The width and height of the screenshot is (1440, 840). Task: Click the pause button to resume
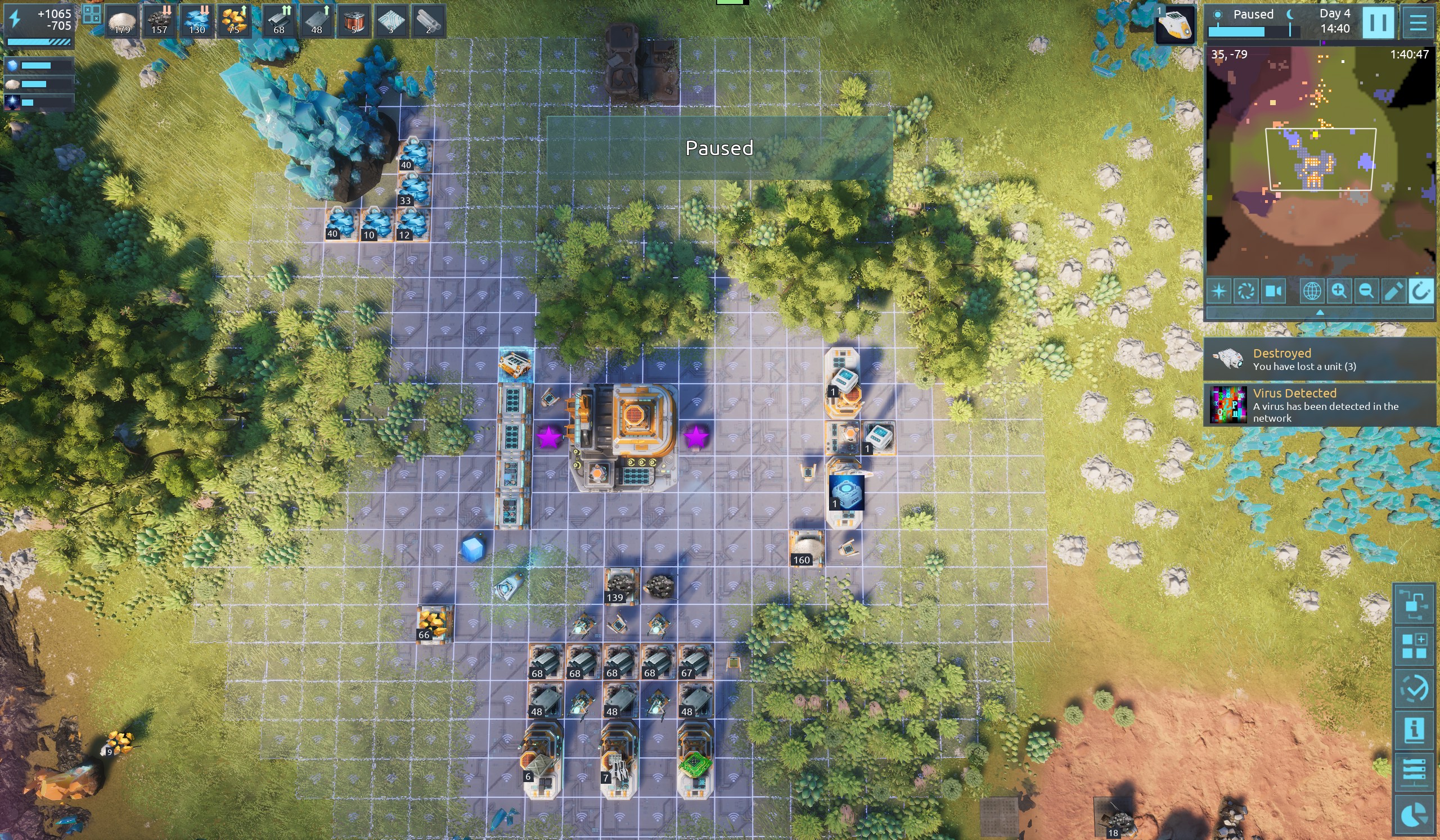click(x=1378, y=22)
